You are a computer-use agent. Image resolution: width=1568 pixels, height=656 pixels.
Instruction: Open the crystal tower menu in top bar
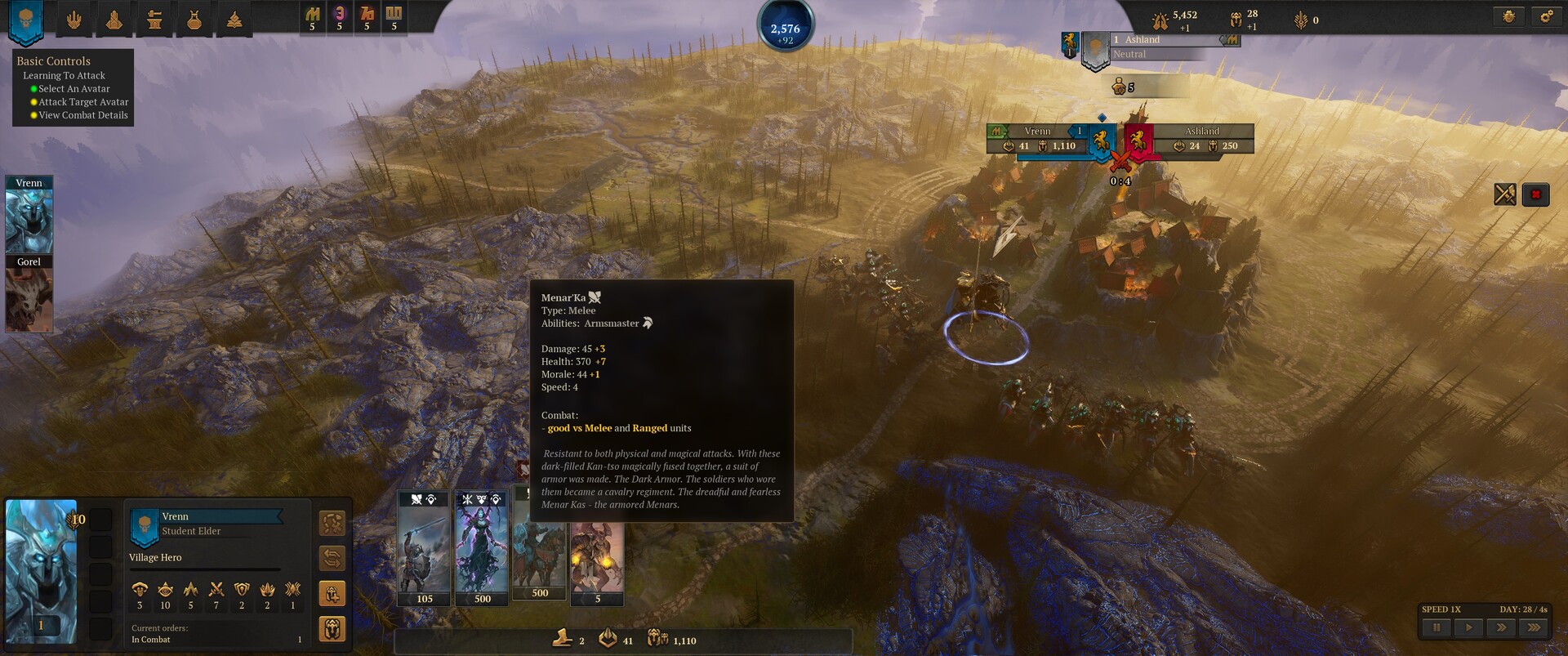114,20
